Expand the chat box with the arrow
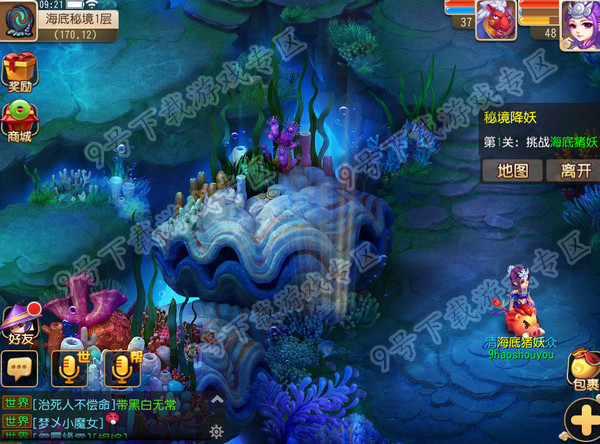This screenshot has height=444, width=600. point(216,400)
